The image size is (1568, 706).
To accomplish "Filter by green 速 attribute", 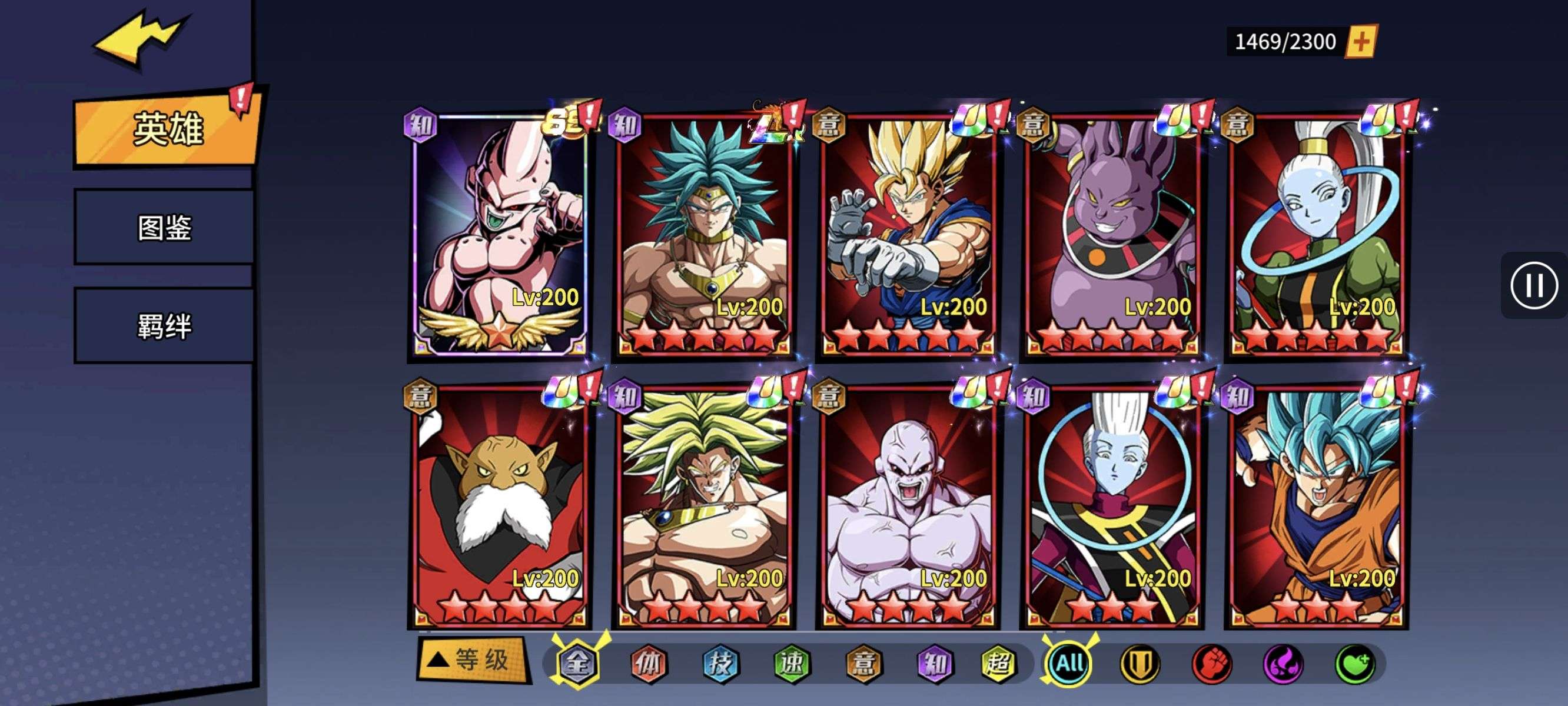I will coord(792,664).
